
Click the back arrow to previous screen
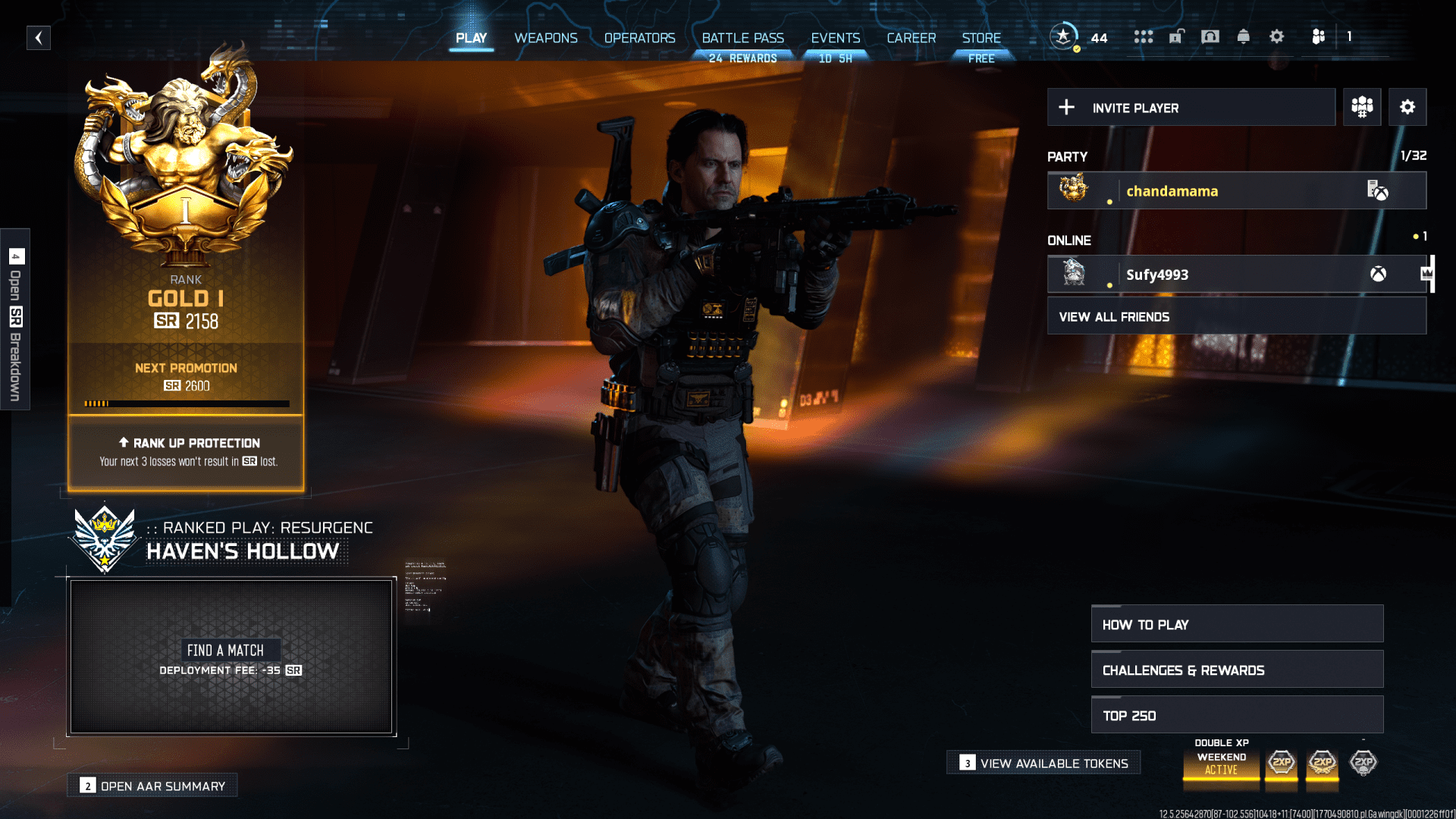[39, 37]
